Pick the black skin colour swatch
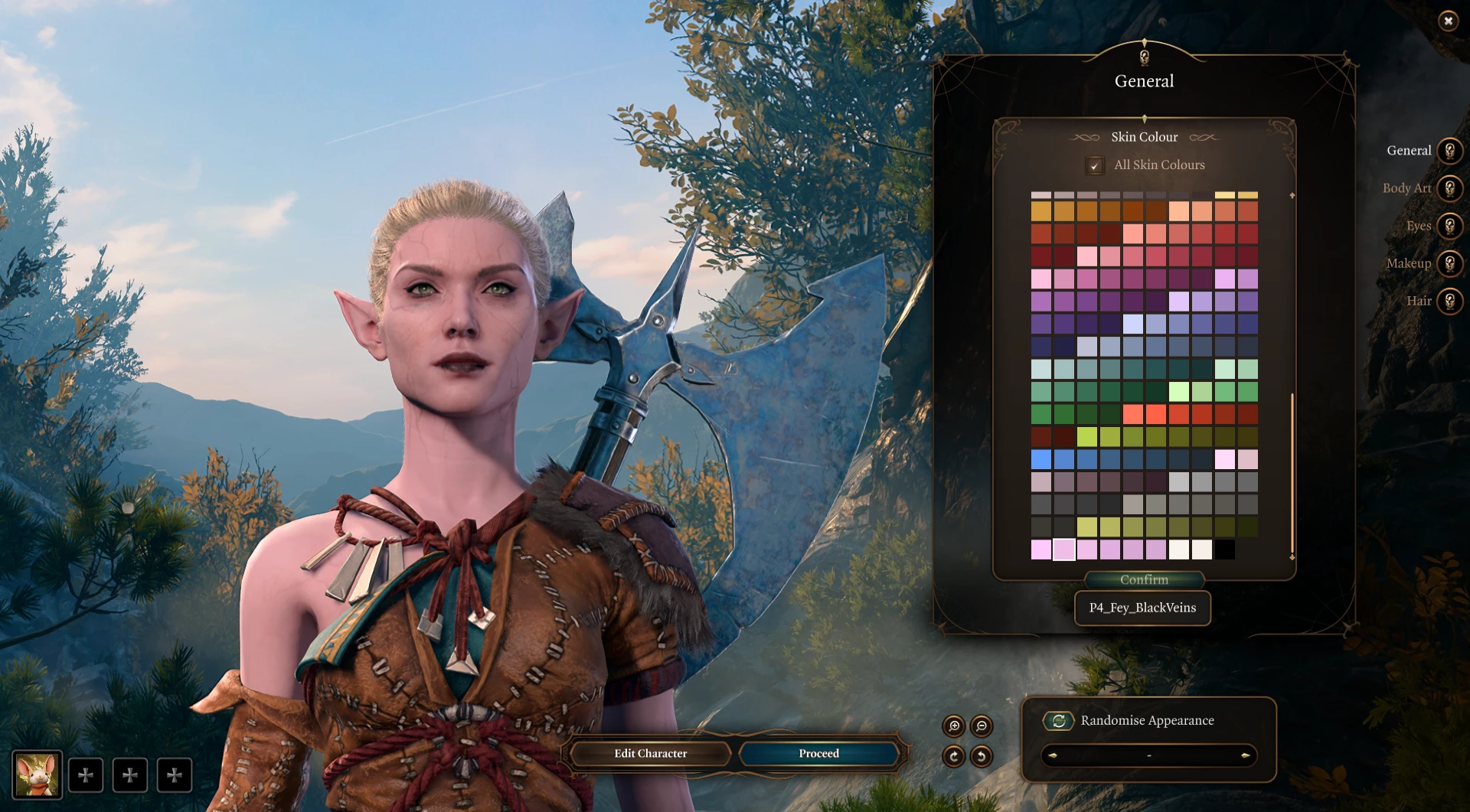The height and width of the screenshot is (812, 1470). (x=1224, y=549)
